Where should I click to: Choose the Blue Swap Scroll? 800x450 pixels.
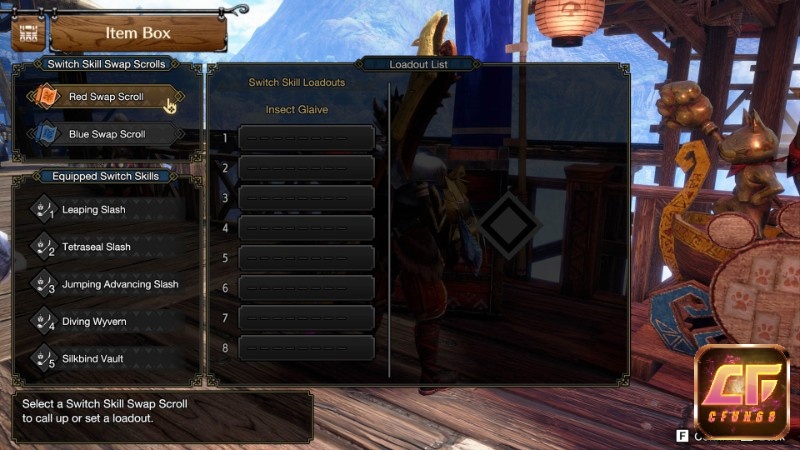pyautogui.click(x=105, y=134)
